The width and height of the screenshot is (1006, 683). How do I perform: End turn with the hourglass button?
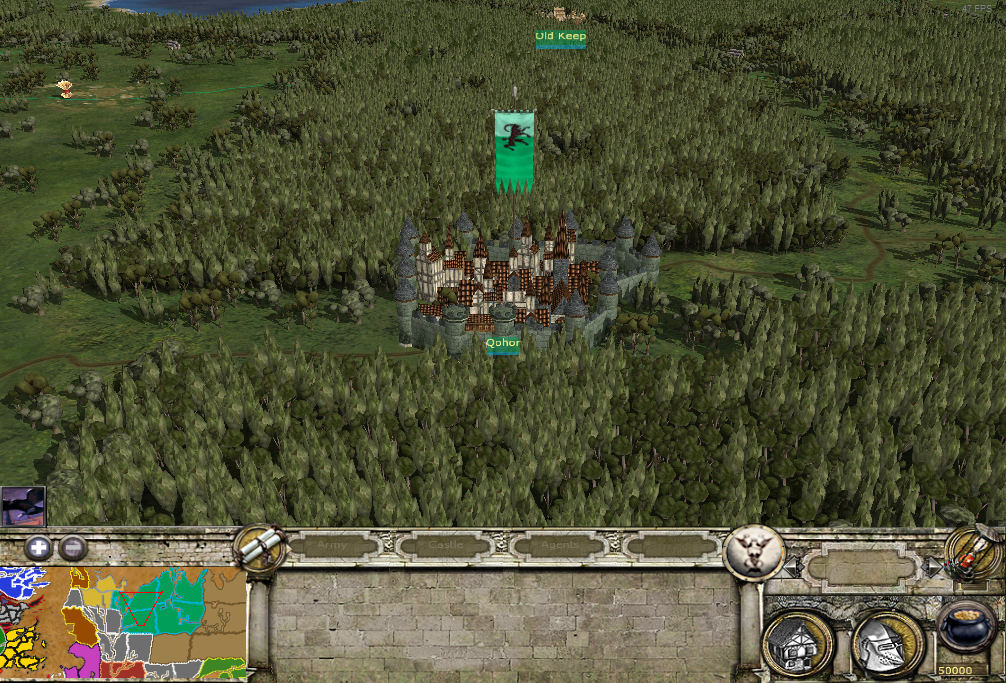[x=974, y=552]
